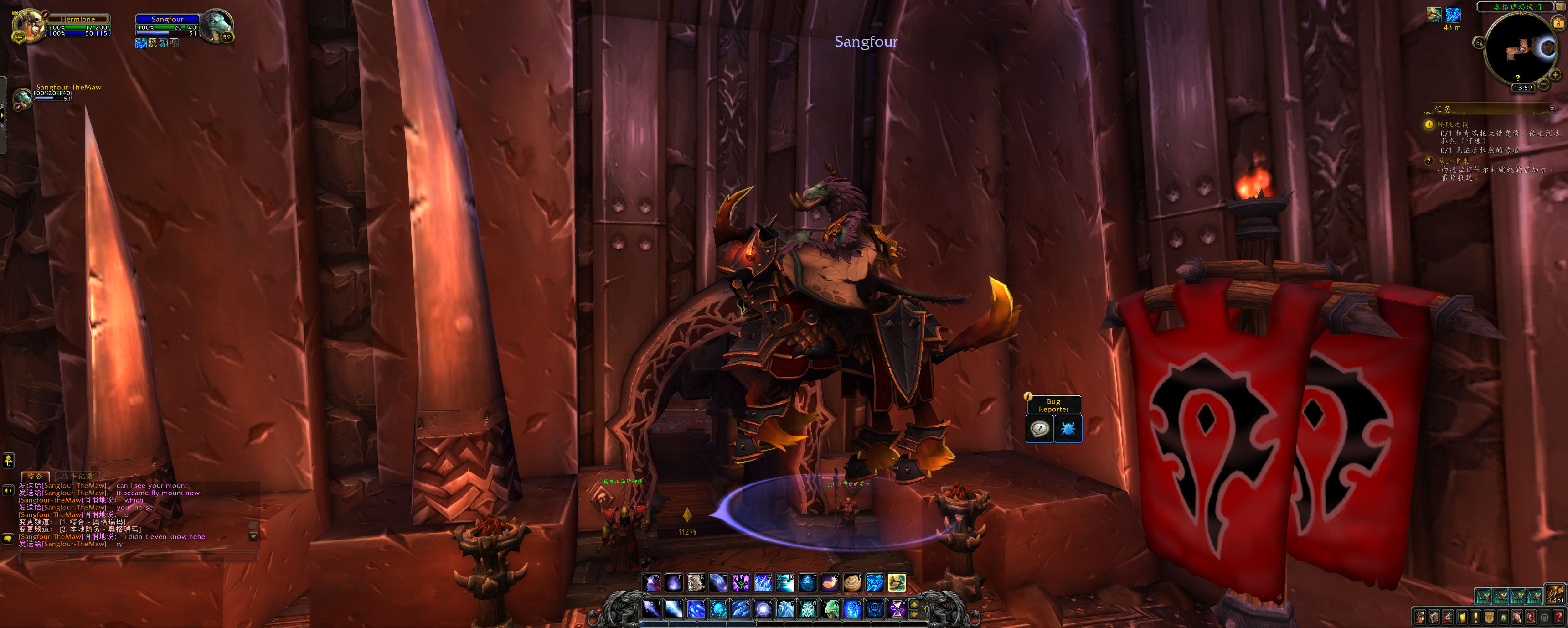
Task: Open minimap tracking magnifier button
Action: [1479, 42]
